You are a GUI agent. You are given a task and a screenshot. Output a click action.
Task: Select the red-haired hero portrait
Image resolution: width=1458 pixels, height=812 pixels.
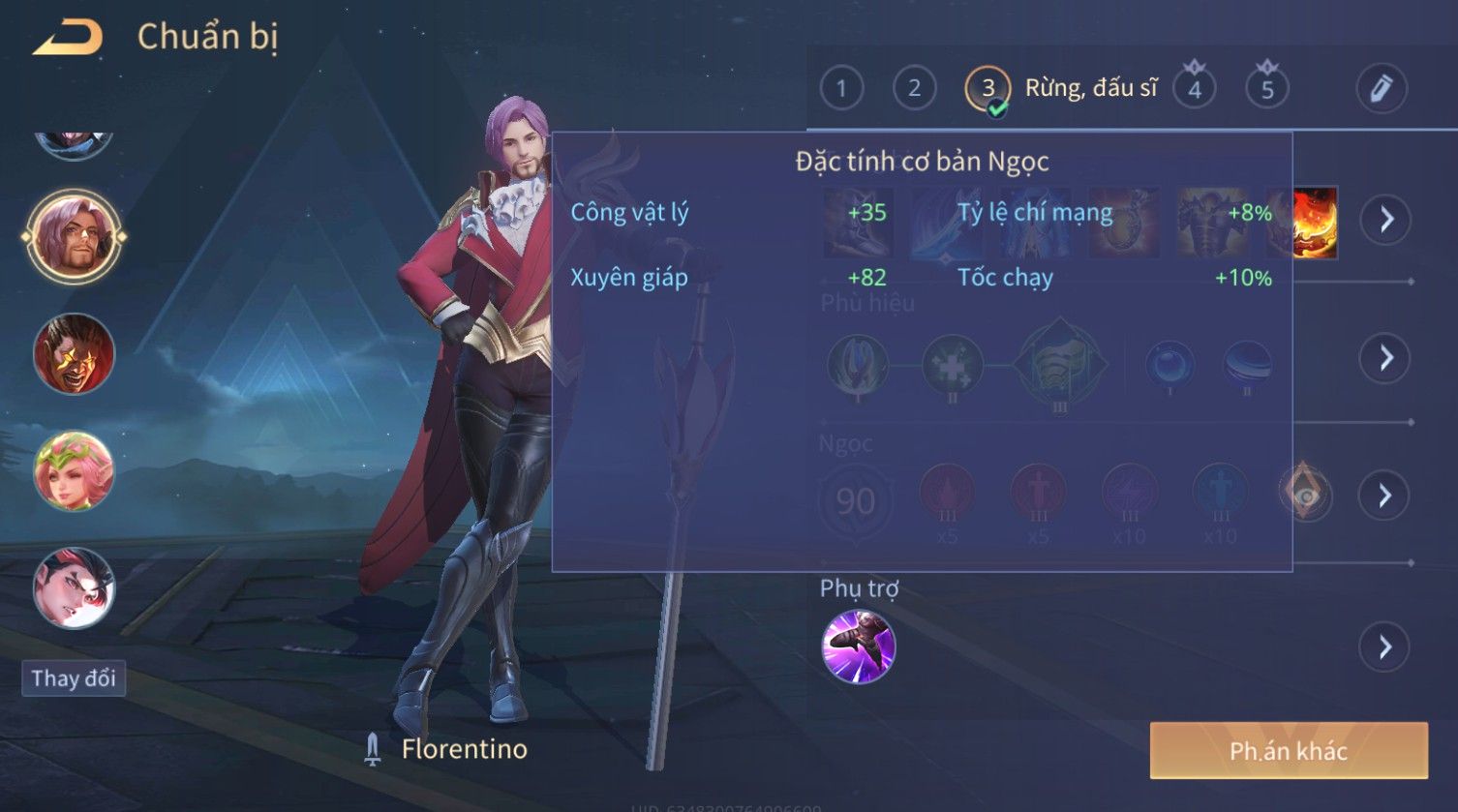[x=74, y=588]
